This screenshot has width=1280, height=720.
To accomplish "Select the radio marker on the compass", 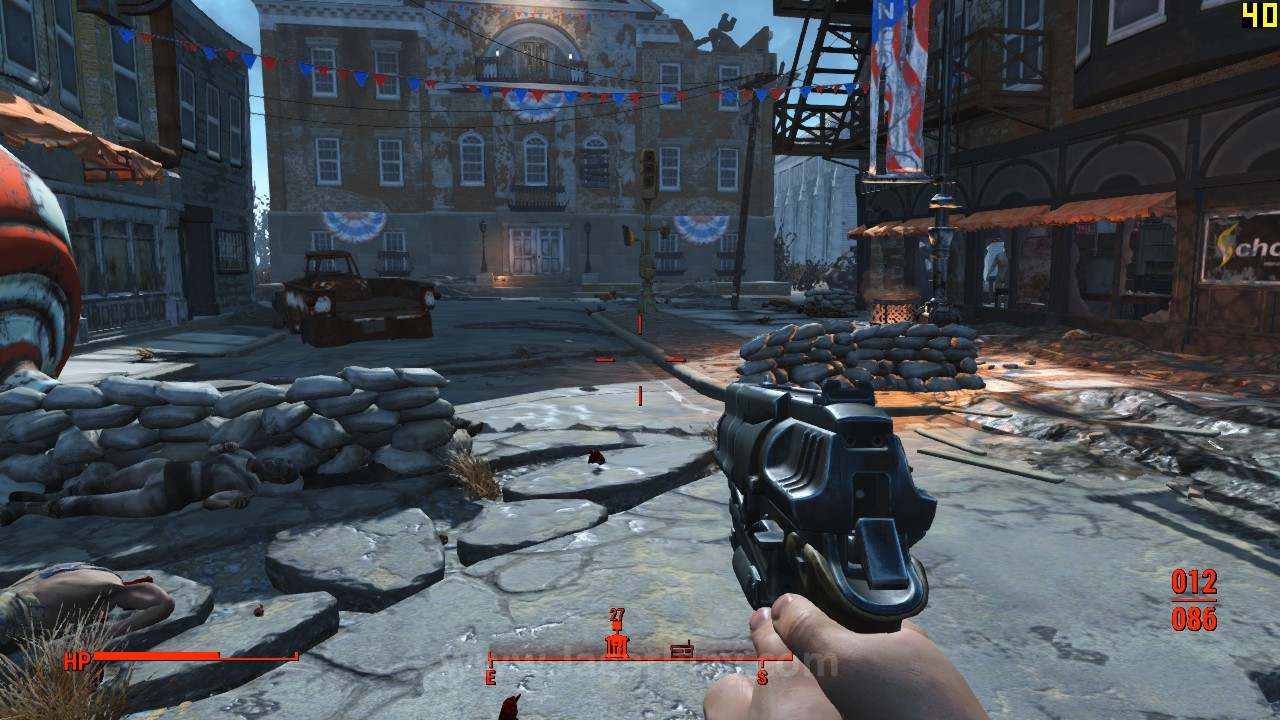I will (x=681, y=650).
